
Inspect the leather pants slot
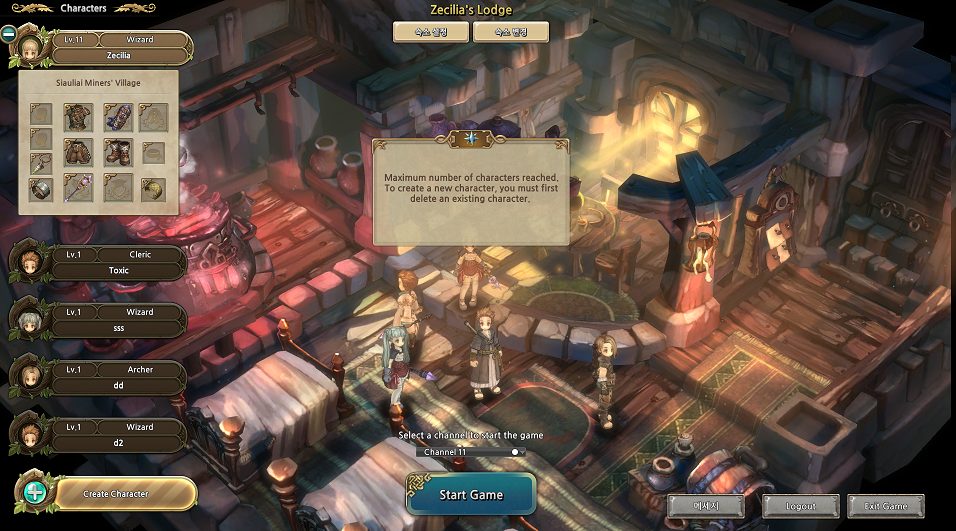[x=78, y=152]
